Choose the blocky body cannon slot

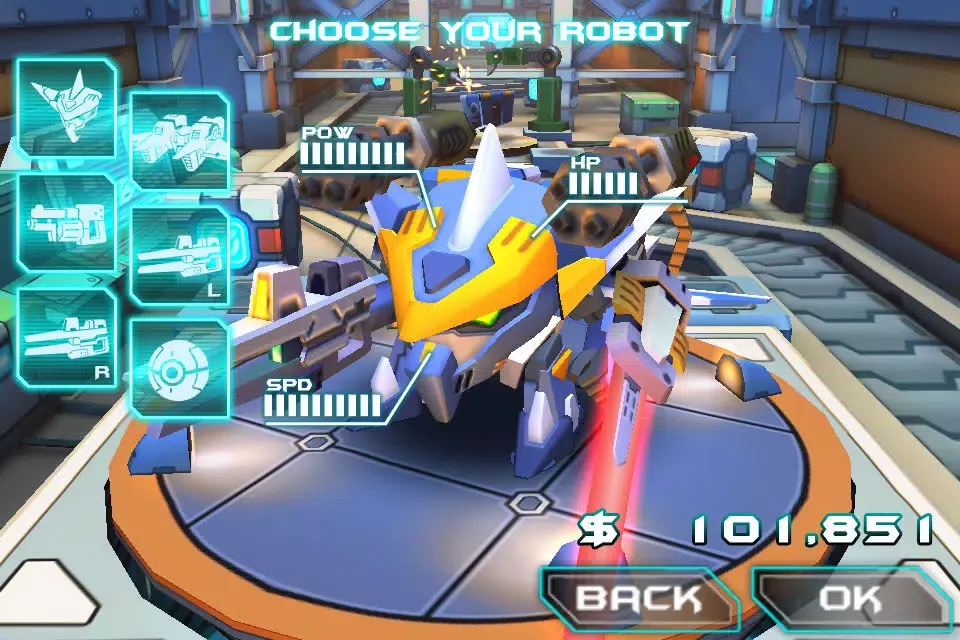pyautogui.click(x=65, y=222)
